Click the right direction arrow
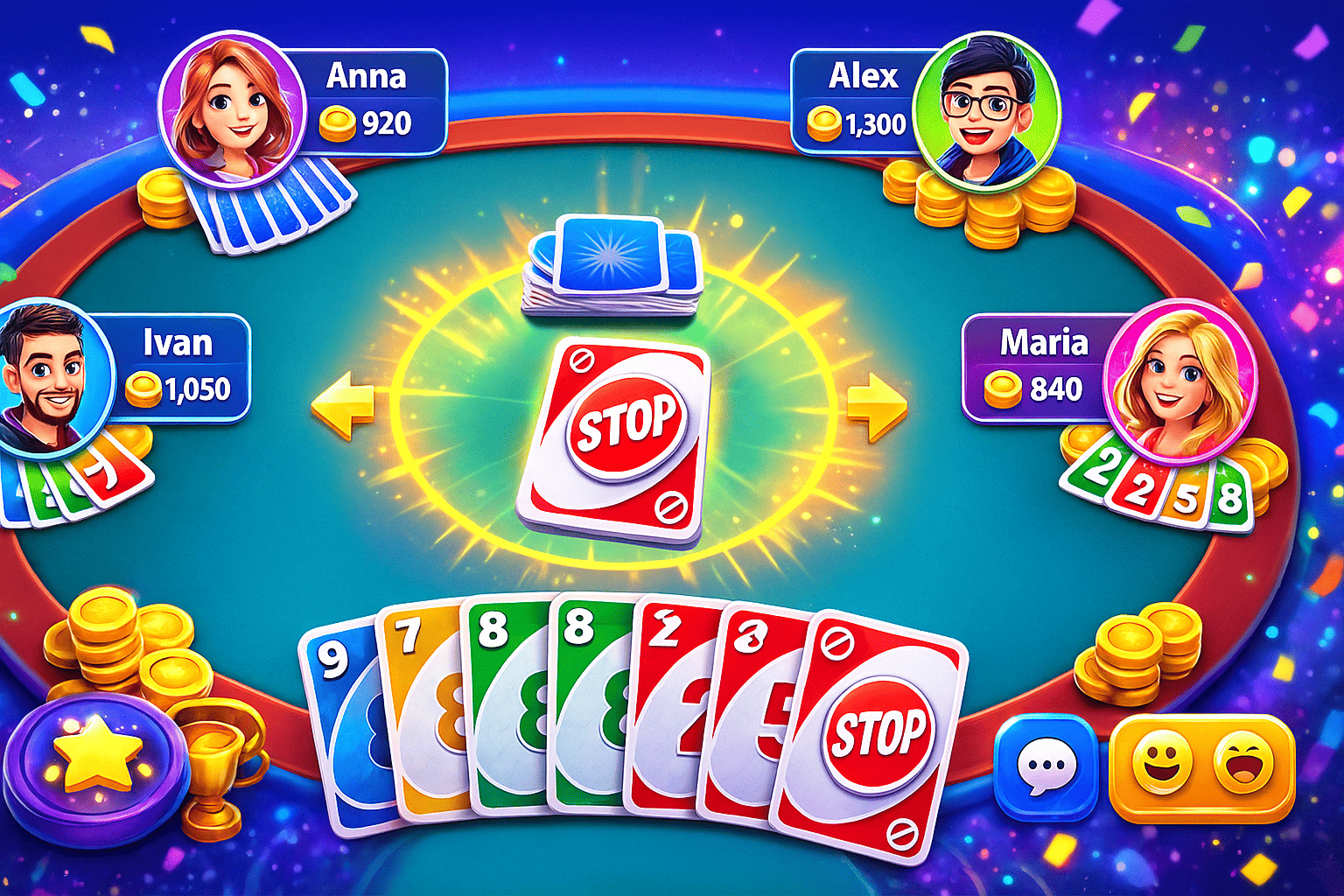The height and width of the screenshot is (896, 1344). coord(878,405)
